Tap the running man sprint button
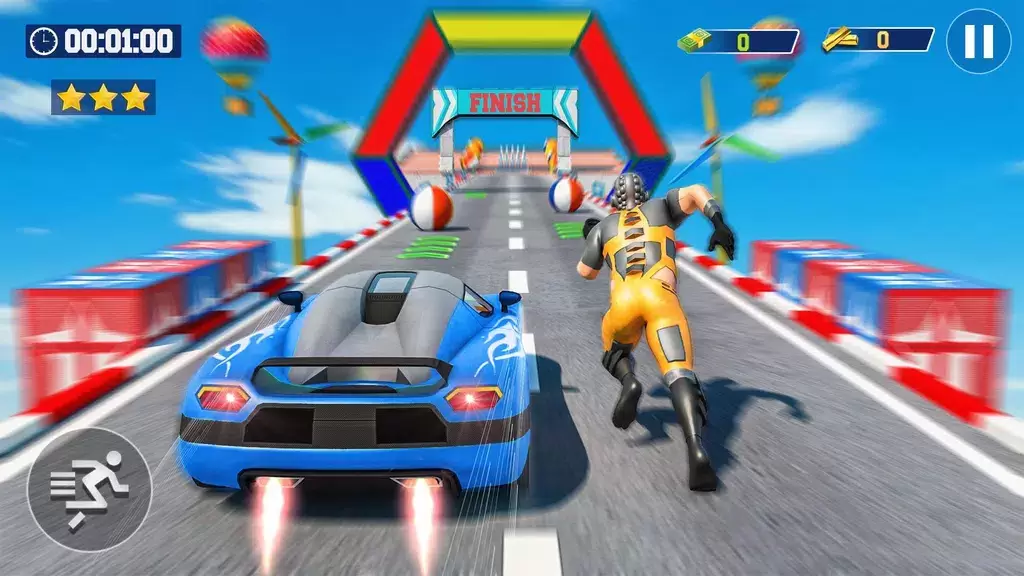This screenshot has width=1024, height=576. [x=90, y=490]
